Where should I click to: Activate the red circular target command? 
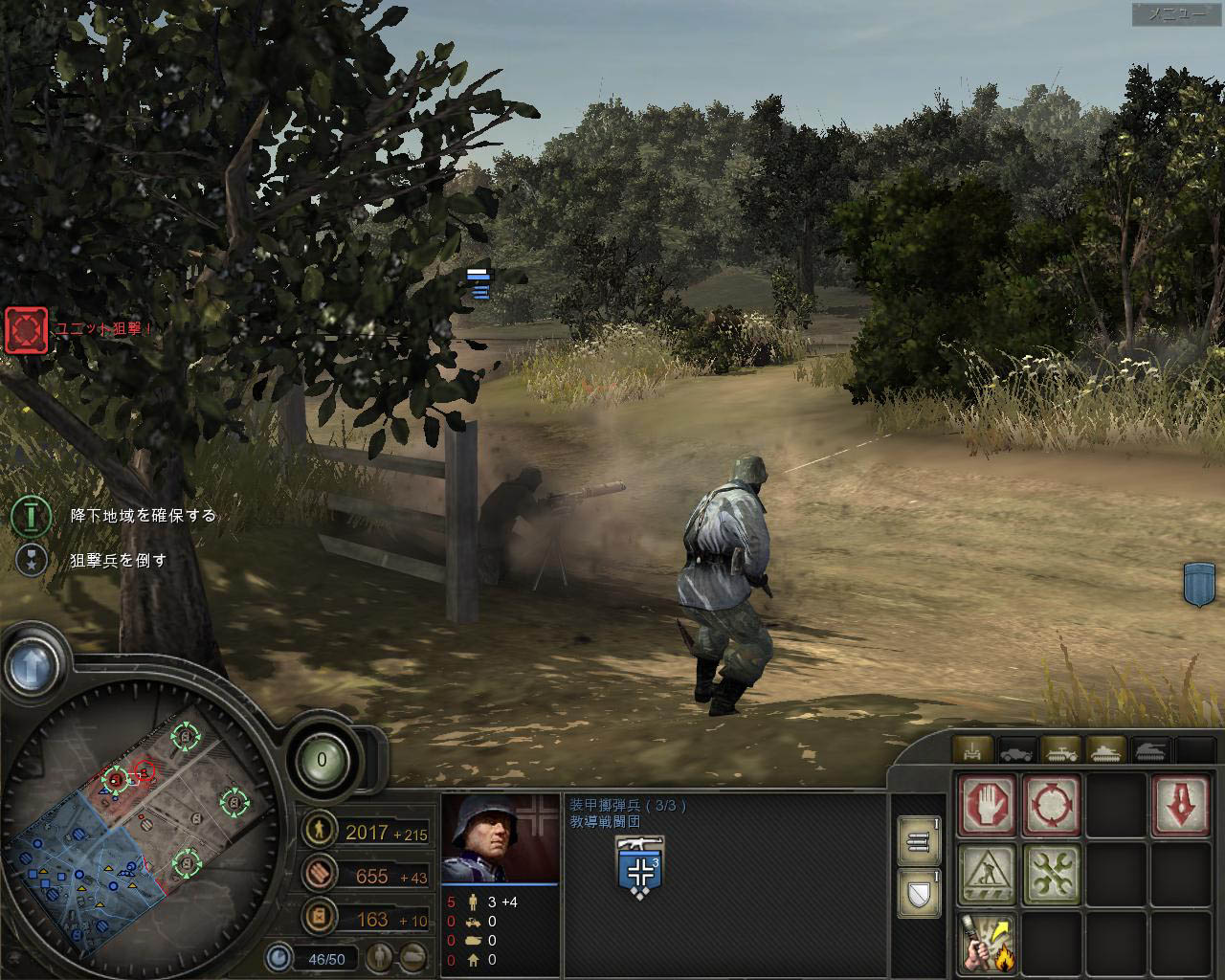pyautogui.click(x=1052, y=804)
